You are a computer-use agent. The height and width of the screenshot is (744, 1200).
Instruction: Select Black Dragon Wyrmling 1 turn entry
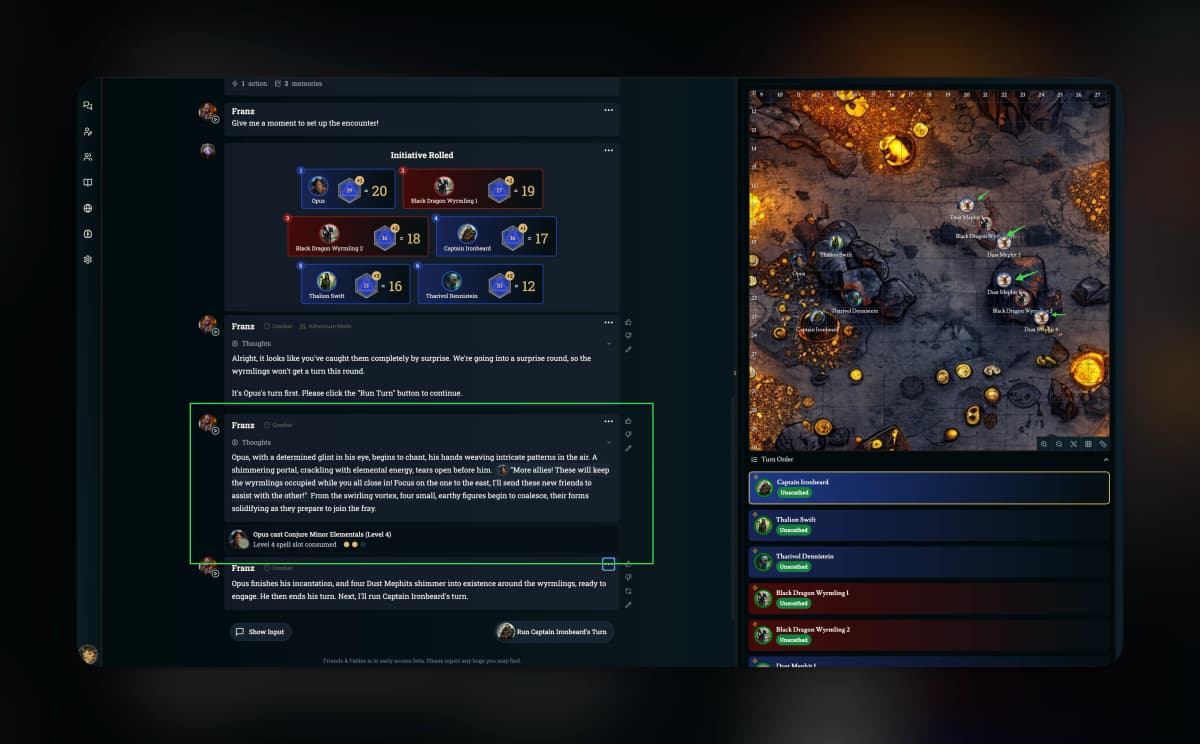pyautogui.click(x=929, y=598)
